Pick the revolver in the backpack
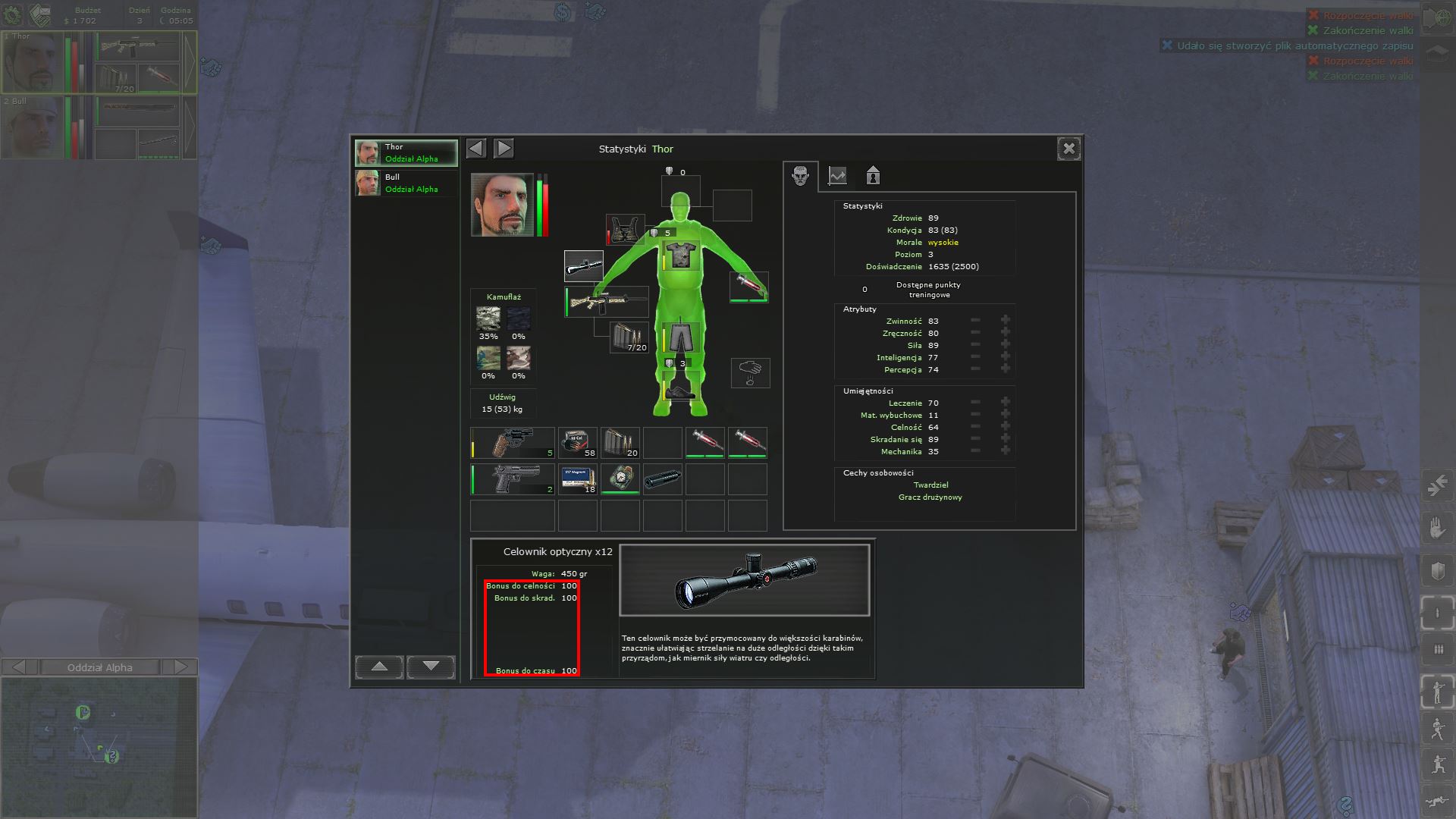1456x819 pixels. pyautogui.click(x=513, y=443)
